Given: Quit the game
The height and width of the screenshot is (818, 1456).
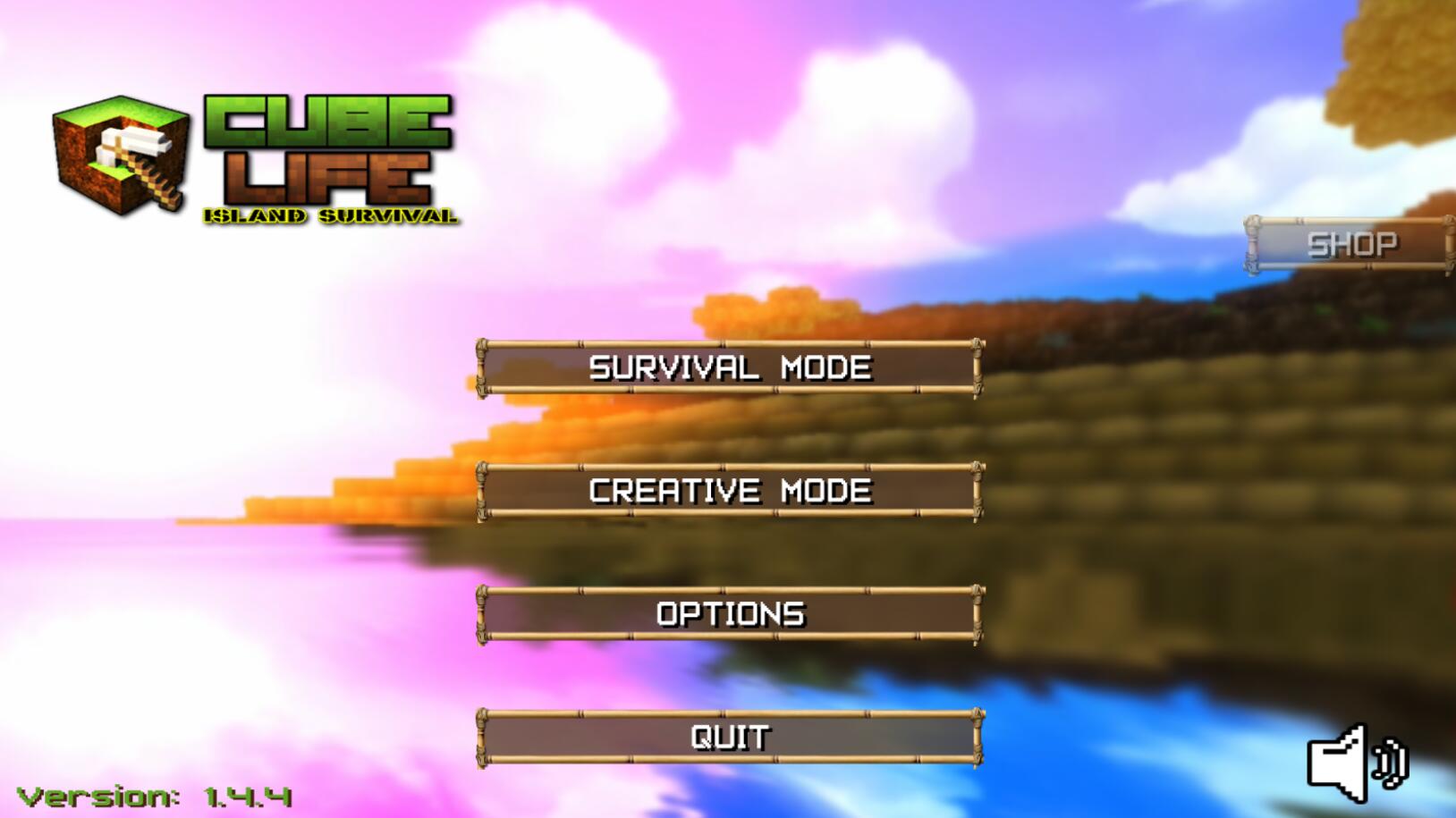Looking at the screenshot, I should (729, 738).
